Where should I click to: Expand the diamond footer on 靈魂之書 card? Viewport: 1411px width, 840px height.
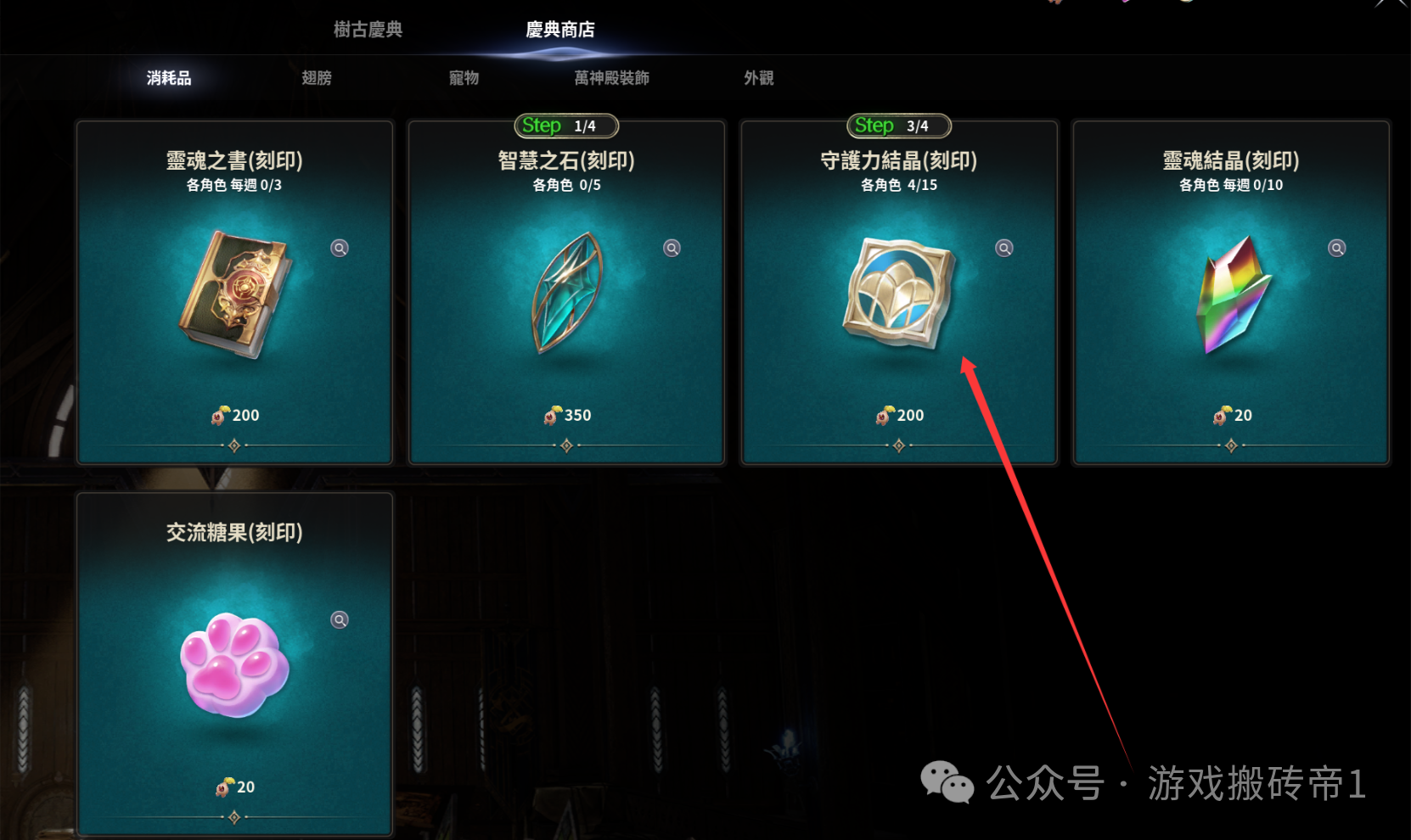pos(234,444)
